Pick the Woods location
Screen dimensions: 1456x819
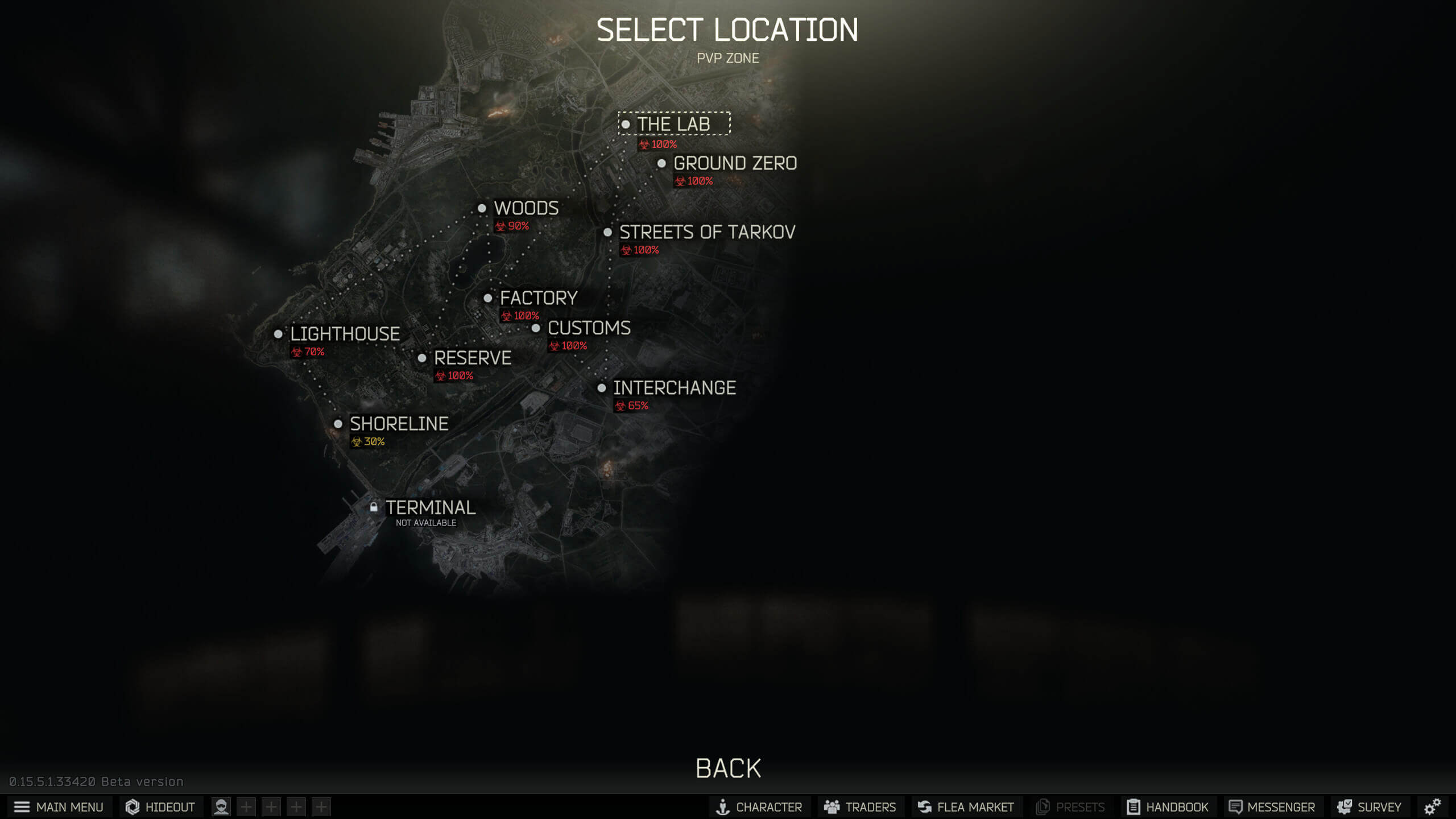click(526, 208)
